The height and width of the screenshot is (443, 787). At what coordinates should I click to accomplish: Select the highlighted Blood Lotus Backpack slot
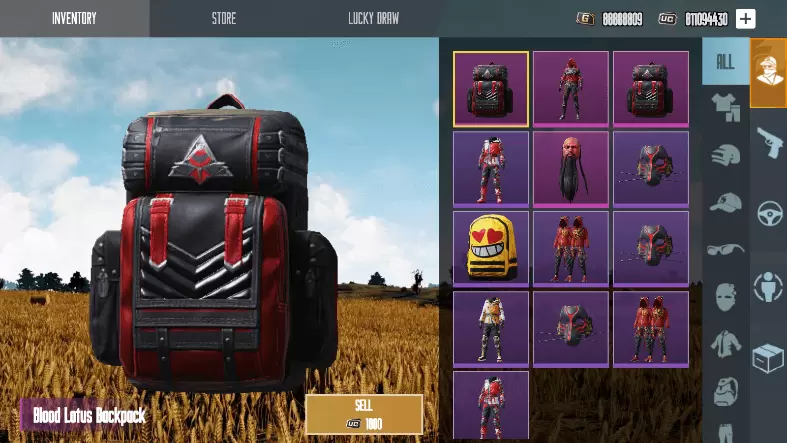(491, 89)
